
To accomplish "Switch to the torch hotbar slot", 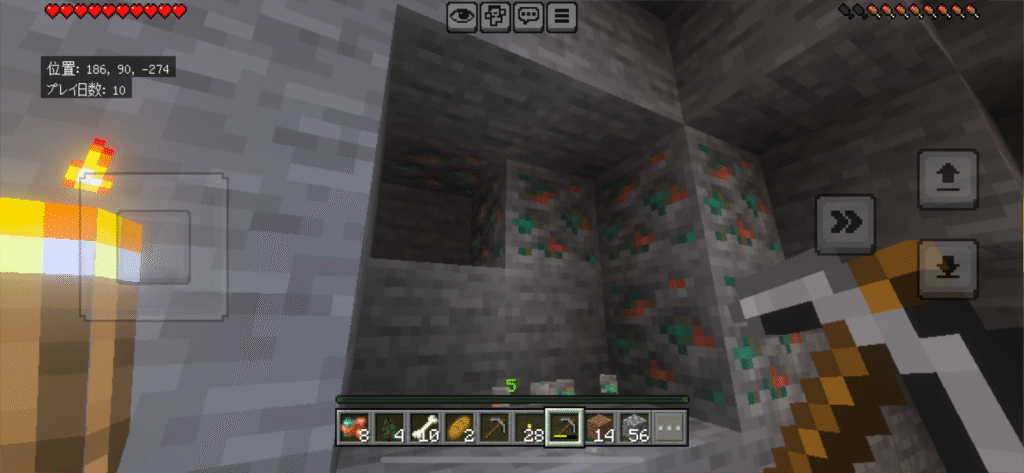I will (x=529, y=428).
